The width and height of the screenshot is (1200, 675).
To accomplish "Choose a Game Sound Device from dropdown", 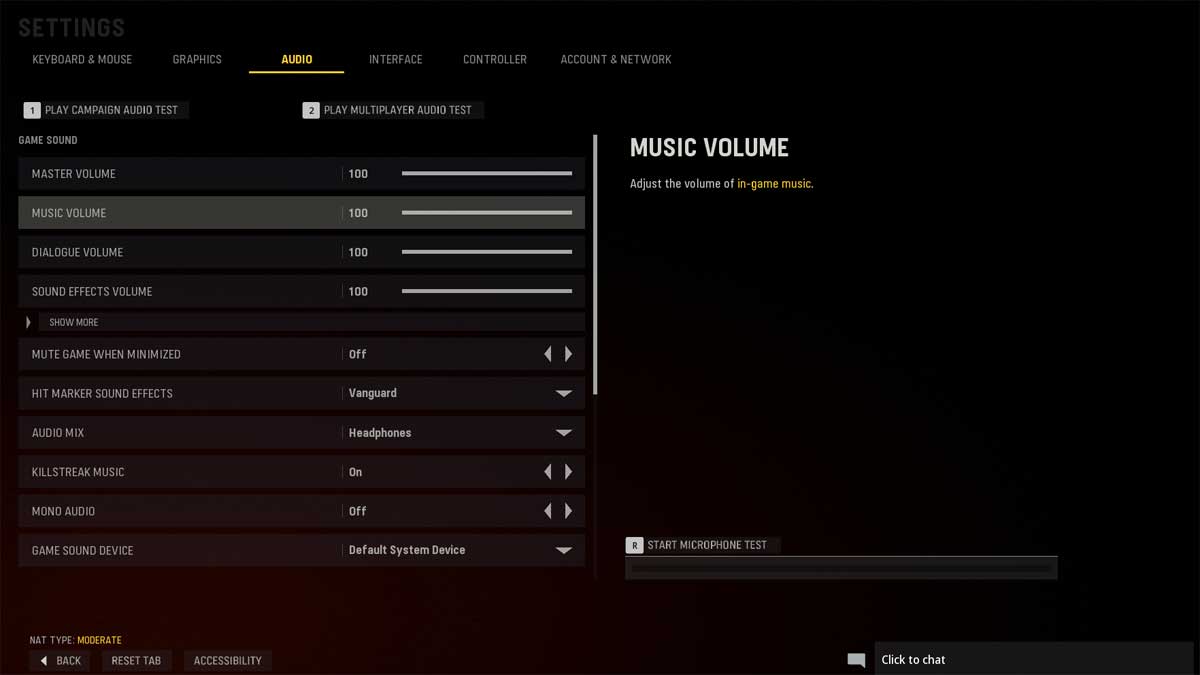I will (x=563, y=550).
